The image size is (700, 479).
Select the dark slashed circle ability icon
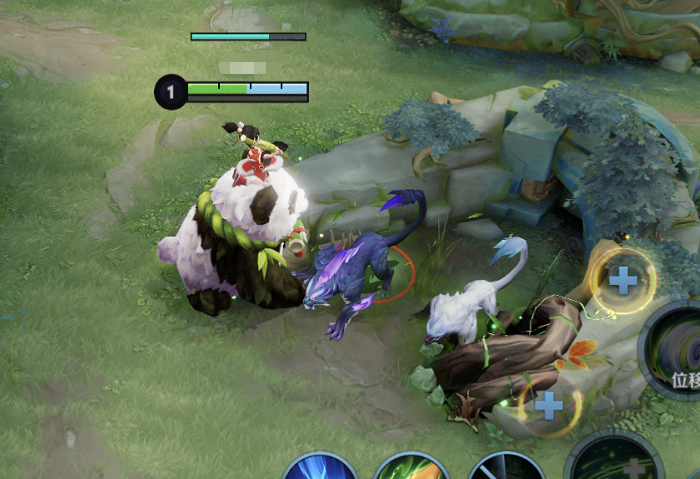506,468
